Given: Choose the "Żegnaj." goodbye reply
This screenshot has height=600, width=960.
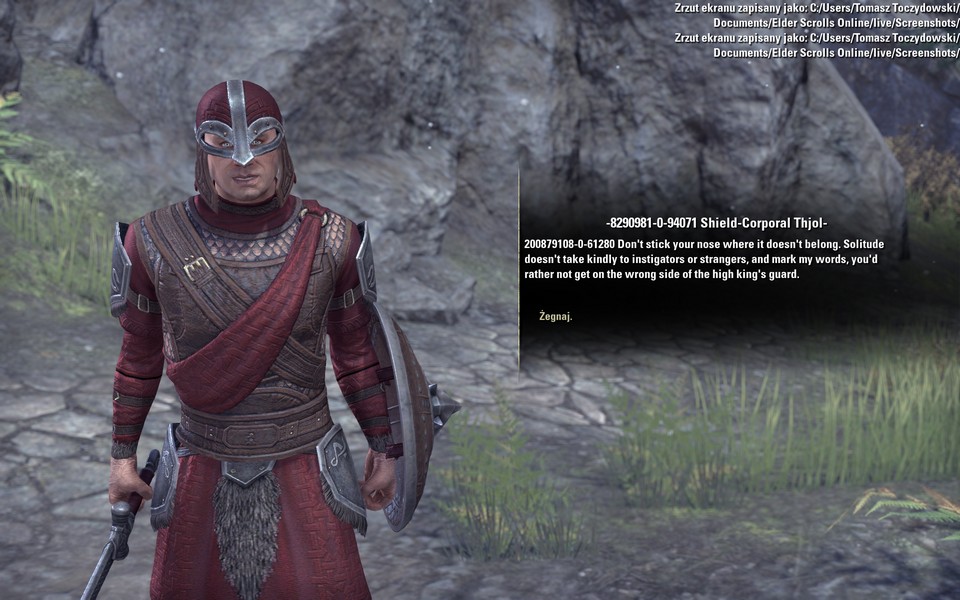Looking at the screenshot, I should (555, 317).
